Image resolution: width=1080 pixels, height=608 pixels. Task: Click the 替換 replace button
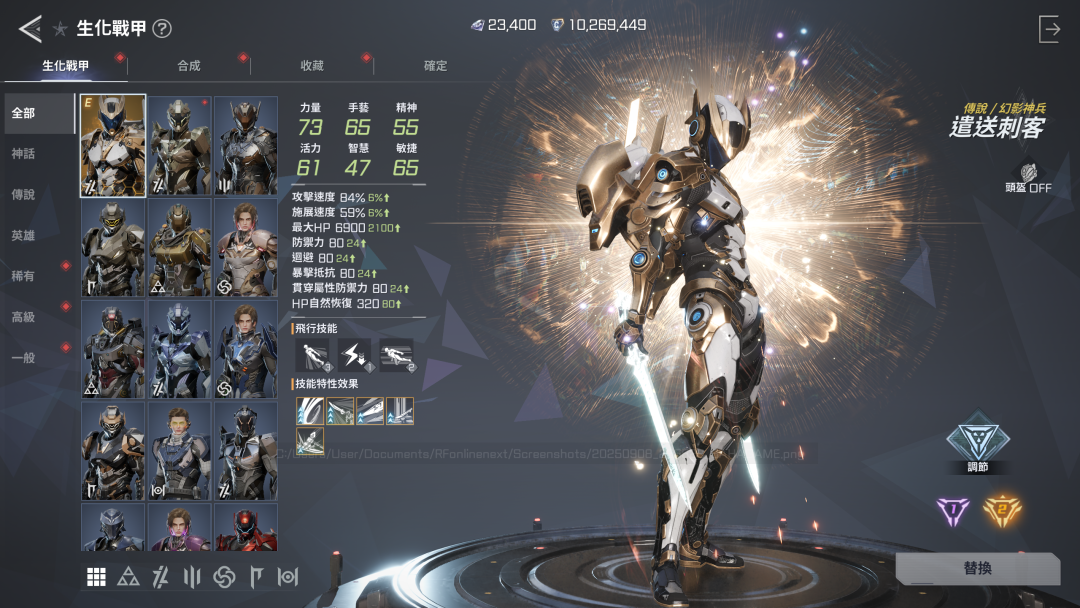coord(977,568)
